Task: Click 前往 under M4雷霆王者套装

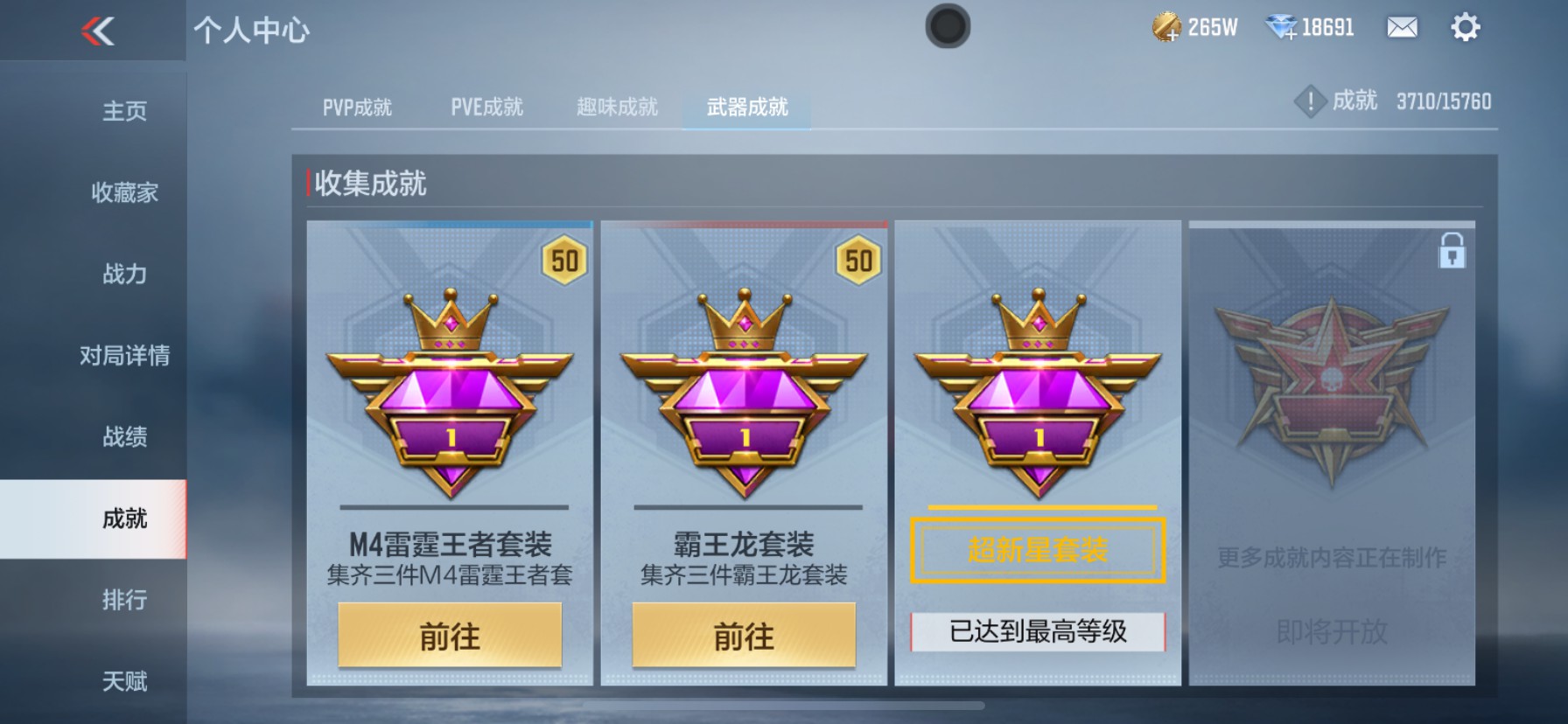Action: coord(450,637)
